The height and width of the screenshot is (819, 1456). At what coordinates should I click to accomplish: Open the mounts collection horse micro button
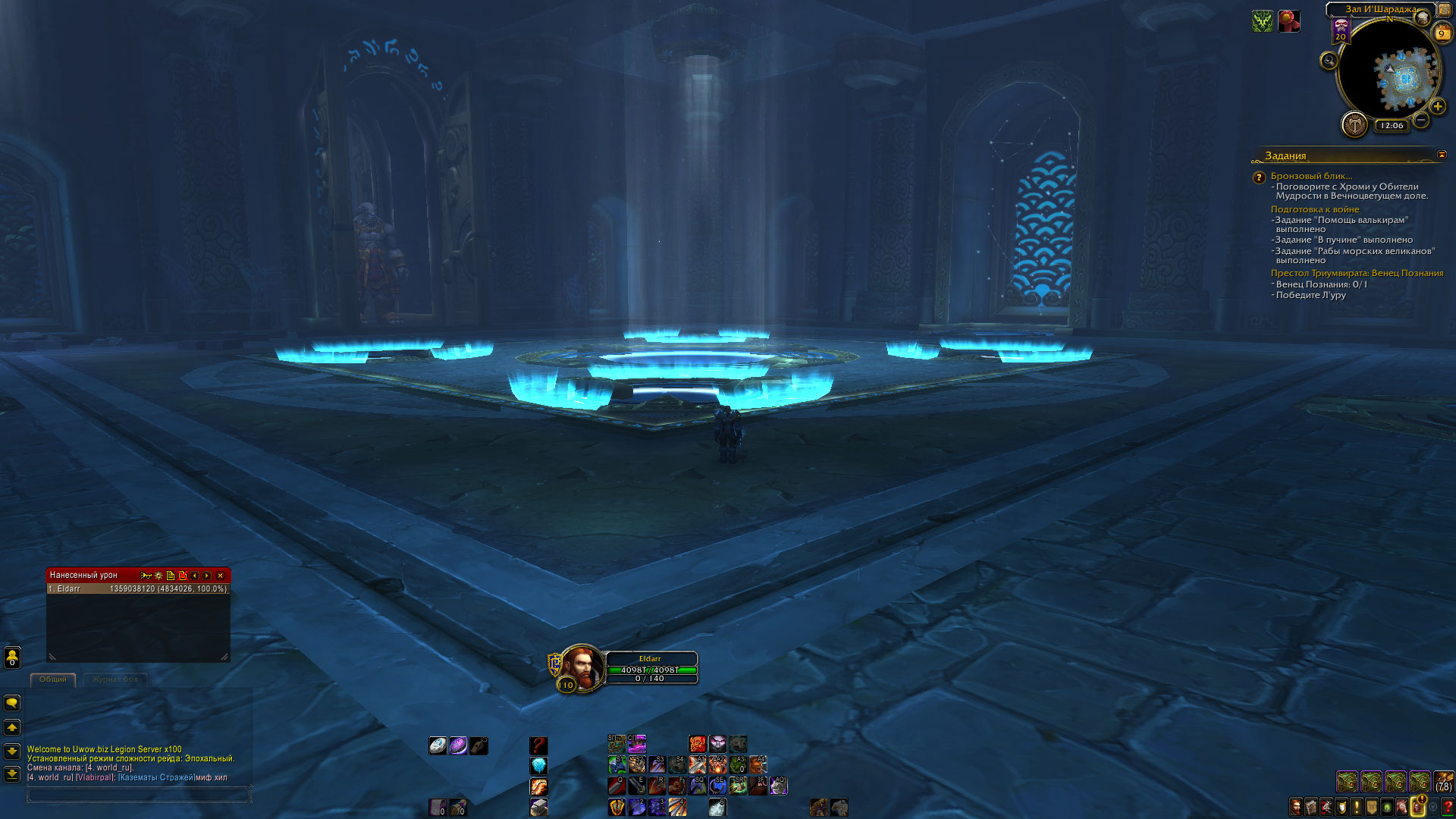pyautogui.click(x=1402, y=807)
